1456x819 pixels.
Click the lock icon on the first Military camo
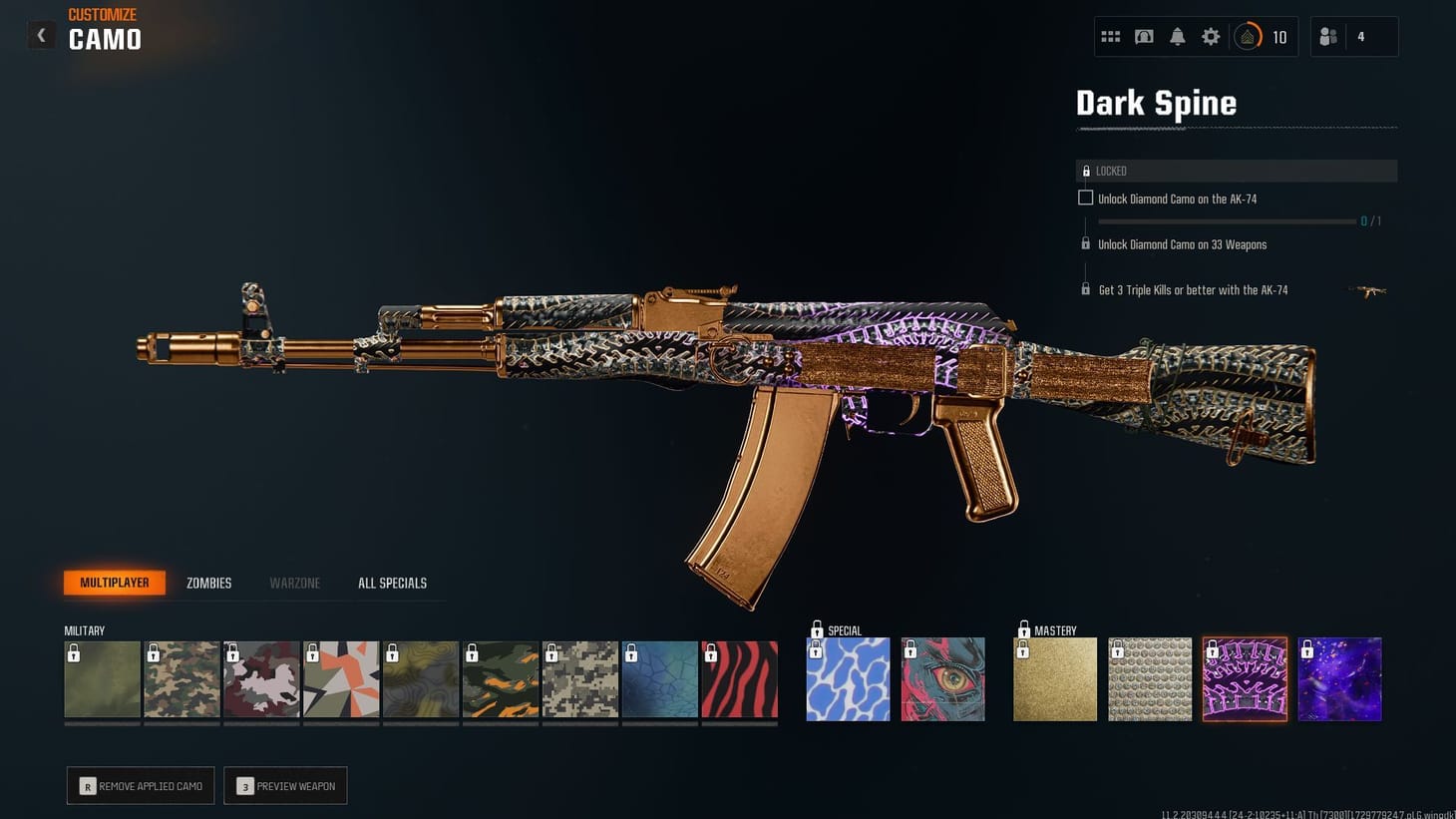pyautogui.click(x=73, y=653)
